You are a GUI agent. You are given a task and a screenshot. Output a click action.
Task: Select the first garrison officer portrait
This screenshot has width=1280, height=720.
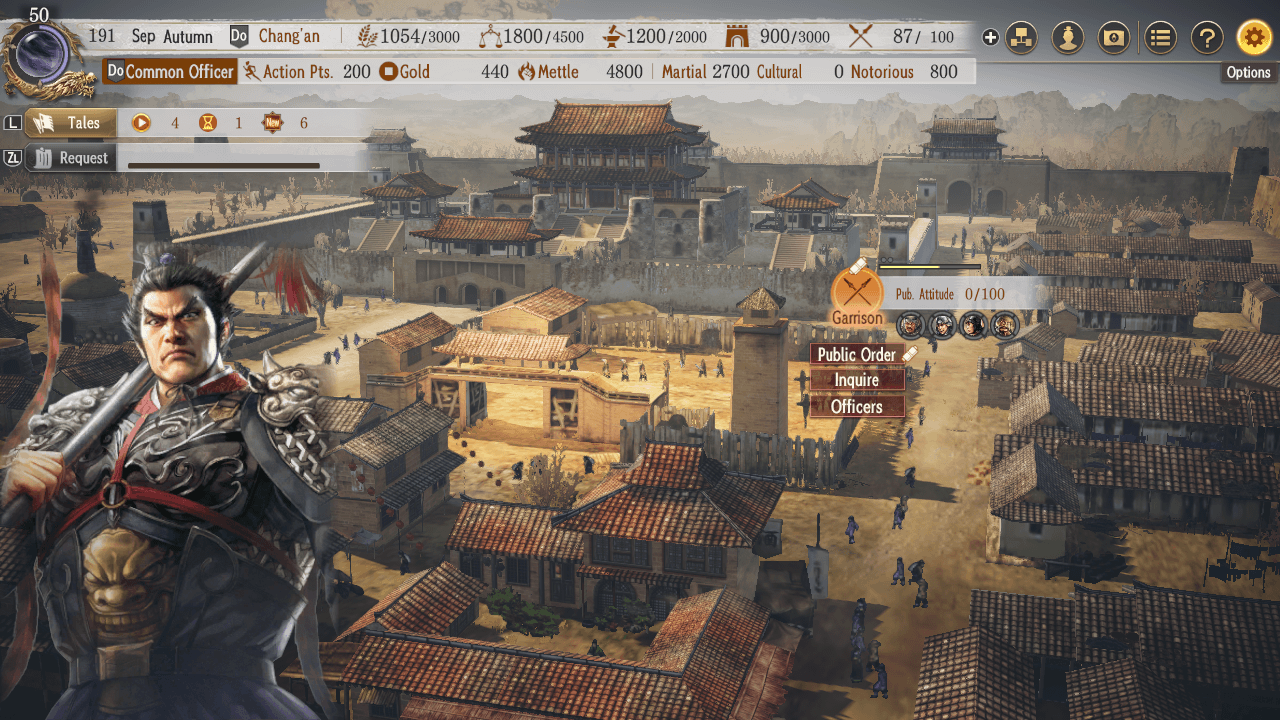pyautogui.click(x=910, y=324)
